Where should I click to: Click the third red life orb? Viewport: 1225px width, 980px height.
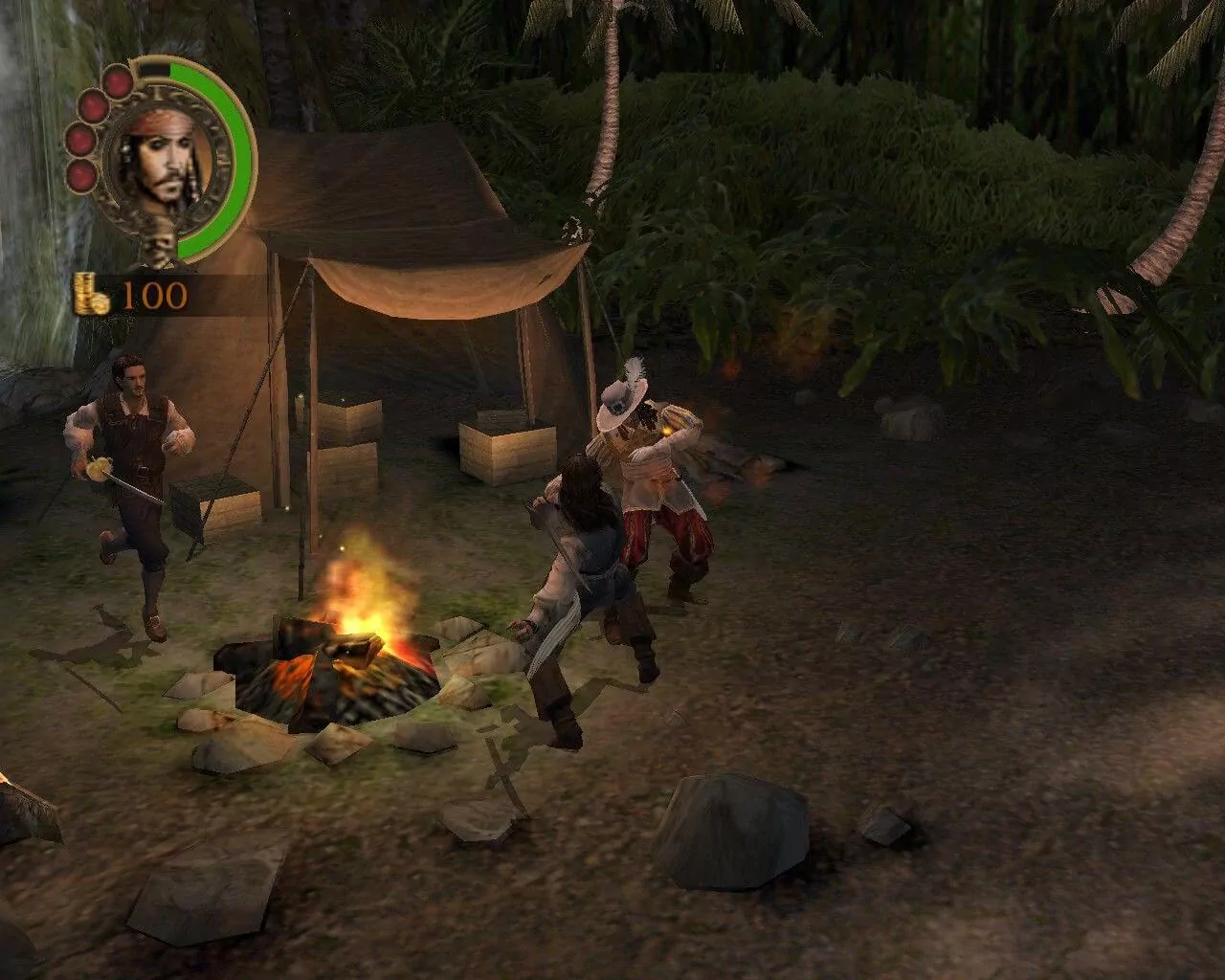[x=81, y=139]
